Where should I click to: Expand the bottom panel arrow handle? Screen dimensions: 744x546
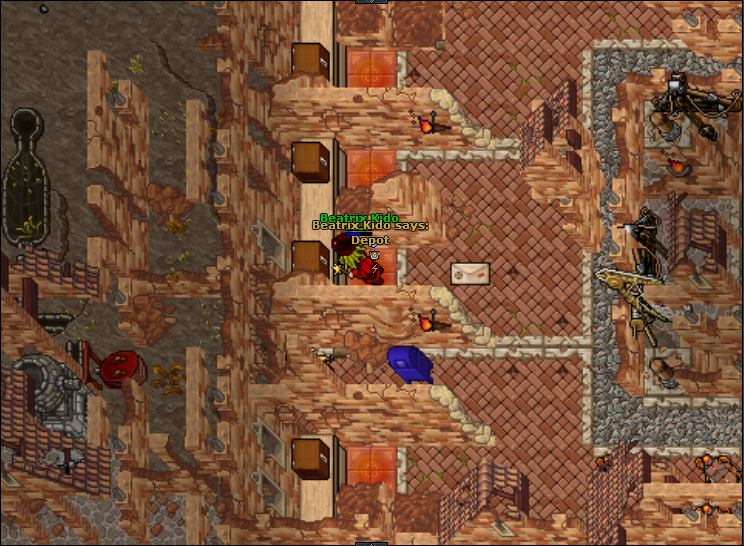(371, 543)
